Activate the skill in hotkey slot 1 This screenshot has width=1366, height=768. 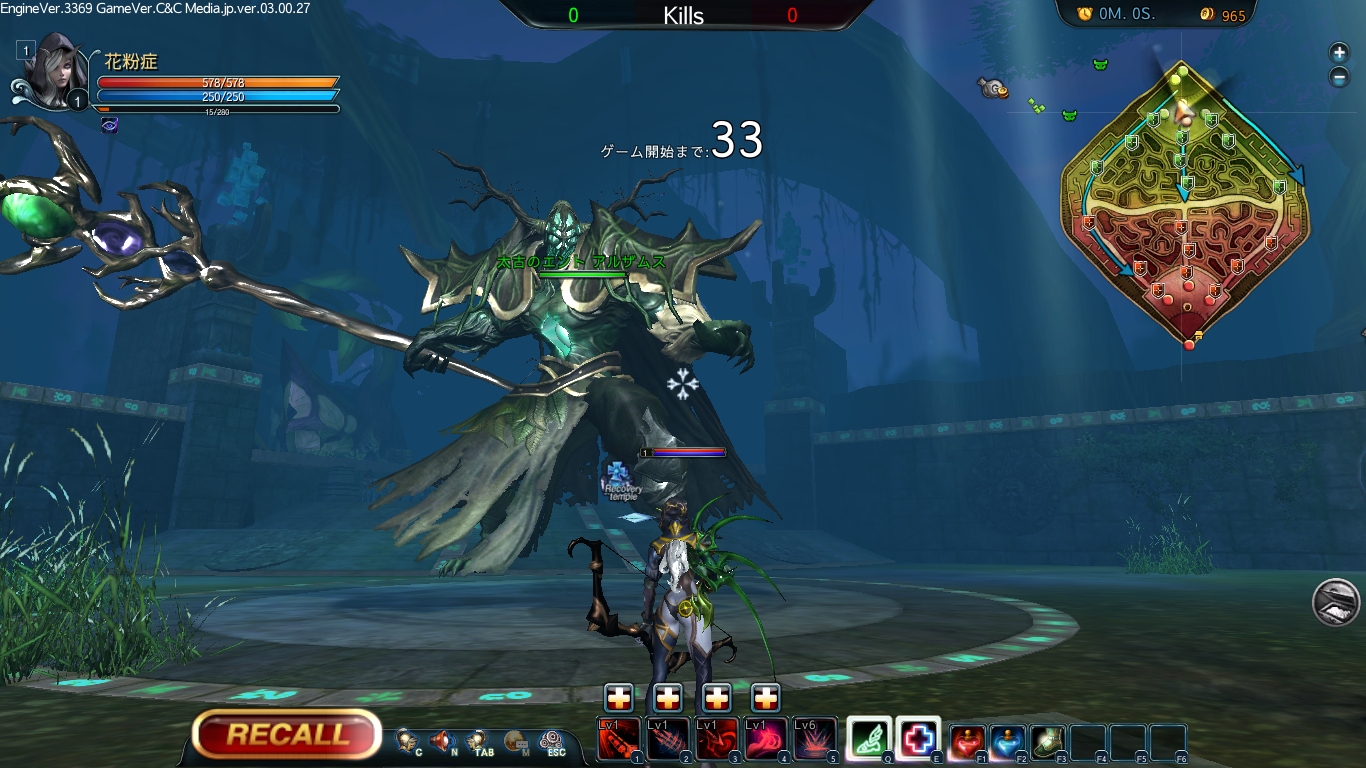pyautogui.click(x=618, y=738)
